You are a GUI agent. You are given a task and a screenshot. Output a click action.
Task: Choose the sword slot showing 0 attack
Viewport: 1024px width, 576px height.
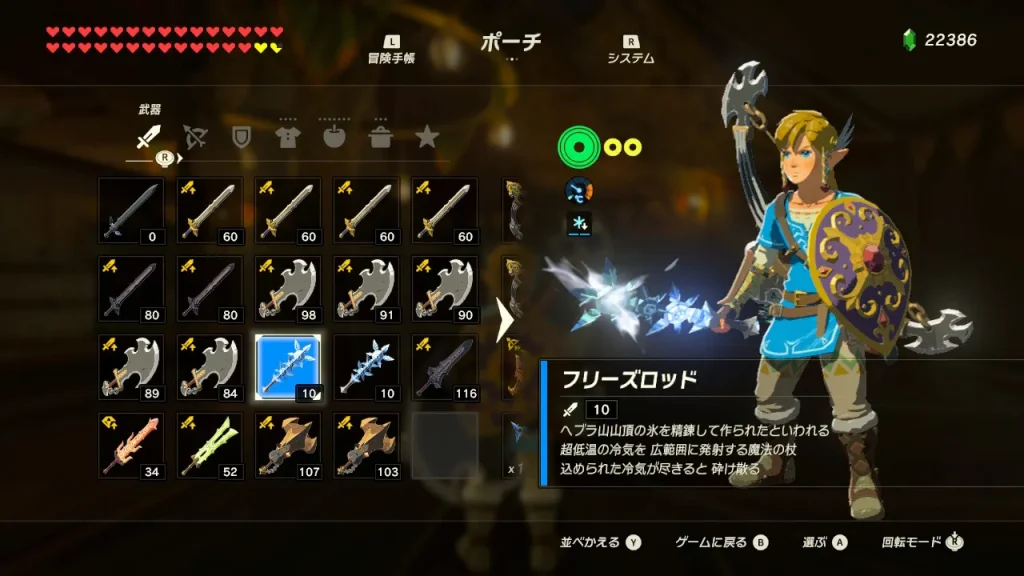pyautogui.click(x=132, y=211)
